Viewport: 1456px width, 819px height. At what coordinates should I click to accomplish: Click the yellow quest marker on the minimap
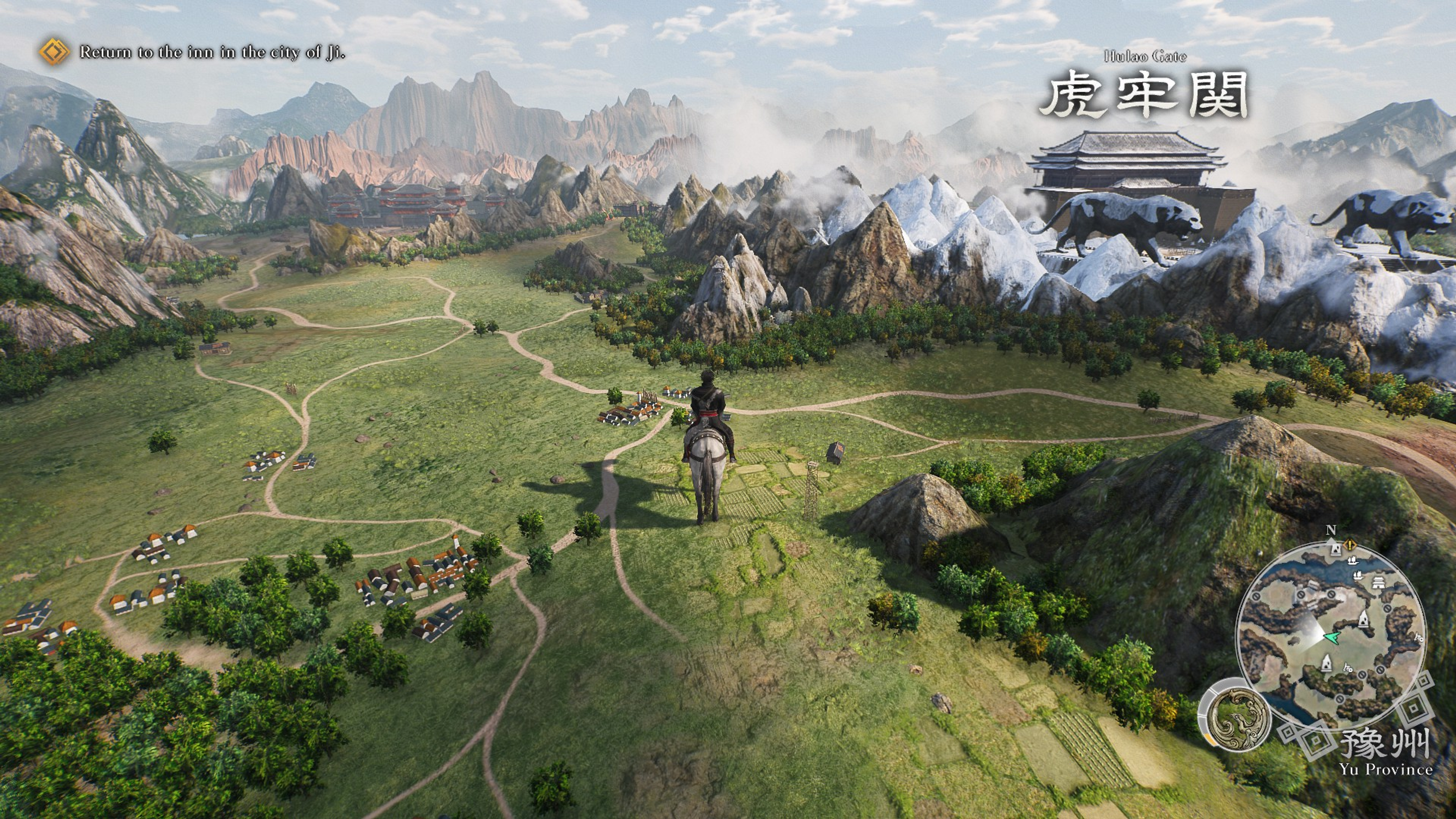tap(1350, 546)
